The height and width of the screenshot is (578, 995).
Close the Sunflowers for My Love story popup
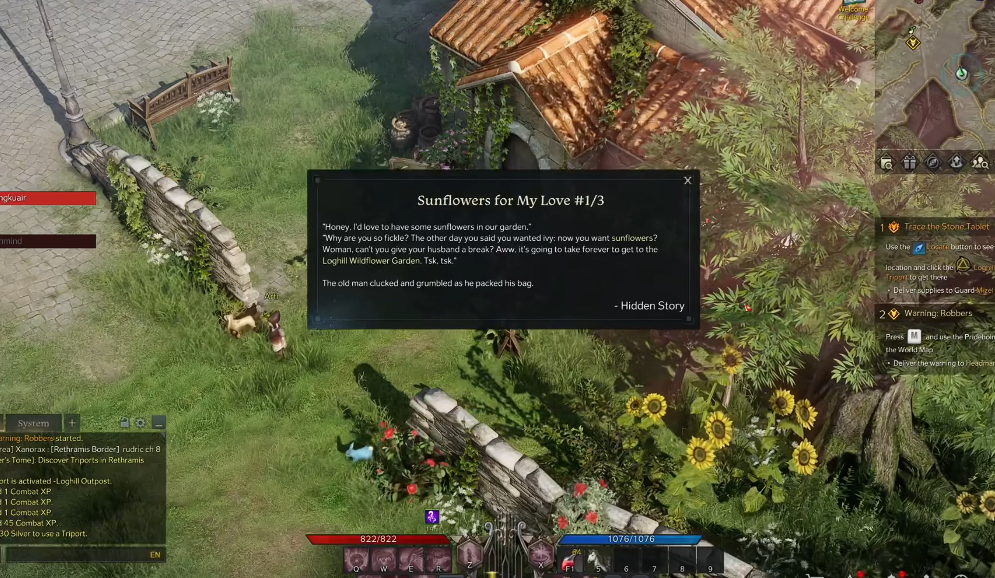(687, 181)
